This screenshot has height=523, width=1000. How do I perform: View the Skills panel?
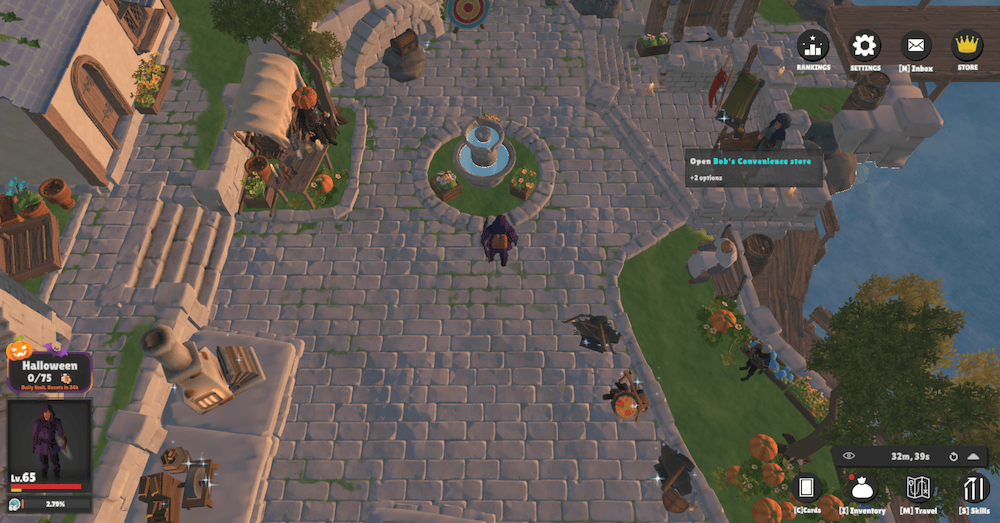[x=974, y=488]
